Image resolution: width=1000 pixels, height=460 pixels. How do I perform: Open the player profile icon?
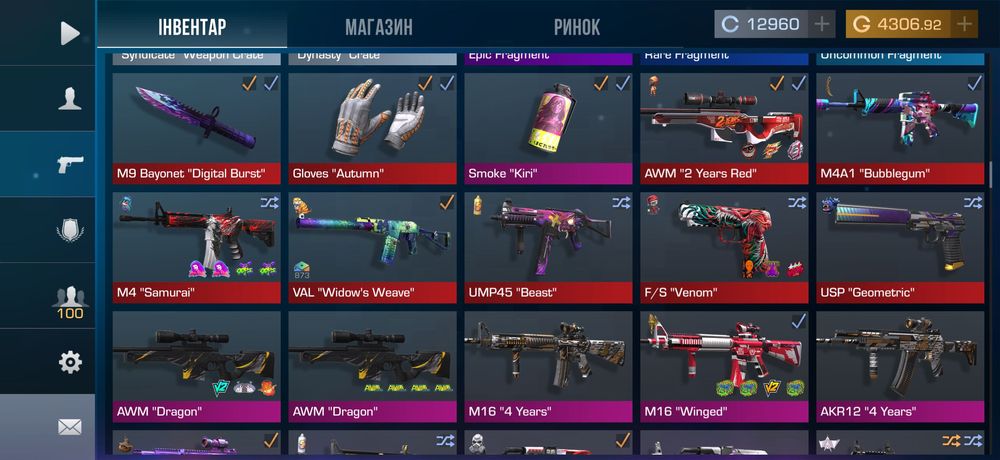(69, 98)
